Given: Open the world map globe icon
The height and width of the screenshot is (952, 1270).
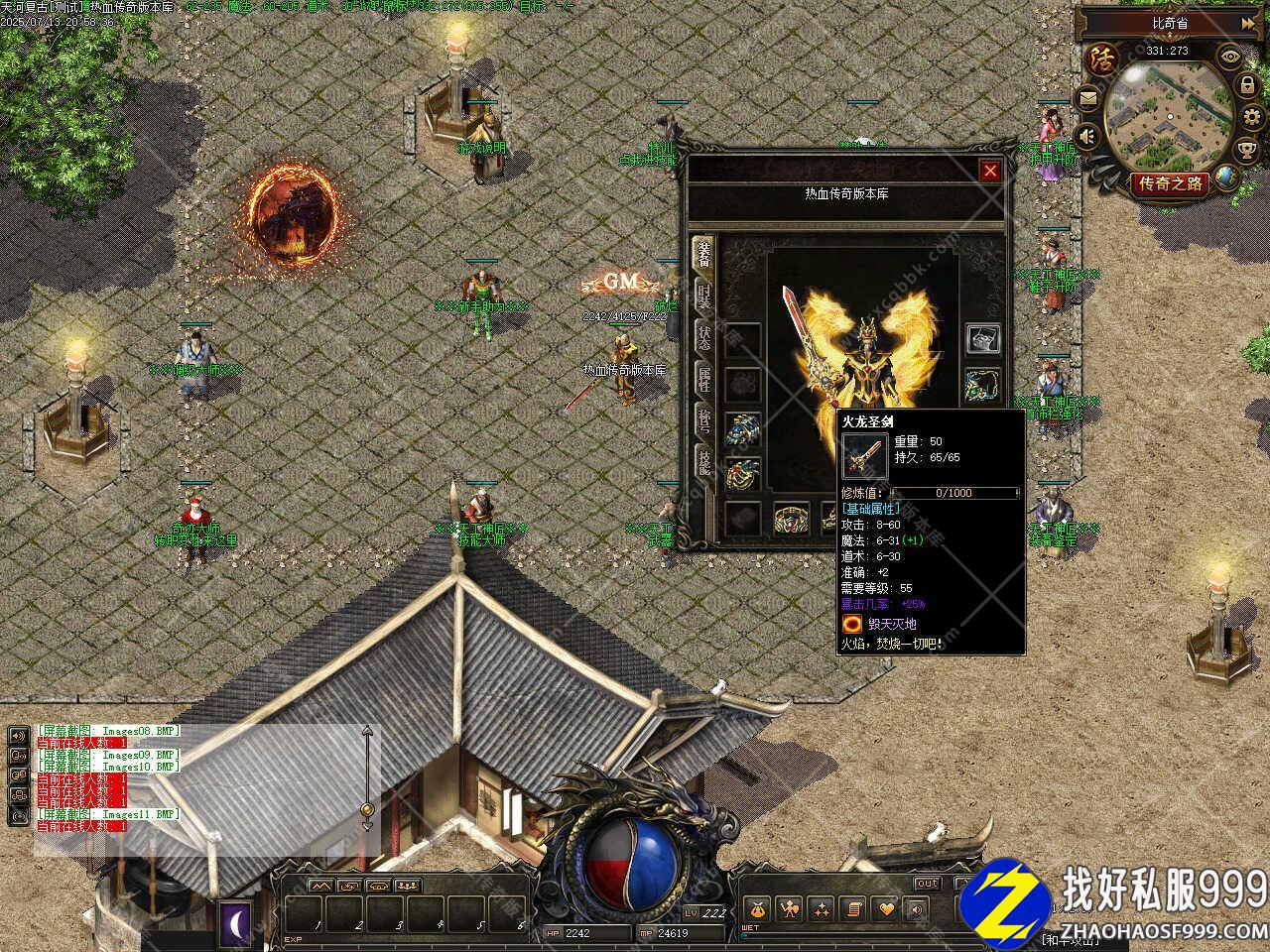Looking at the screenshot, I should click(x=1227, y=178).
